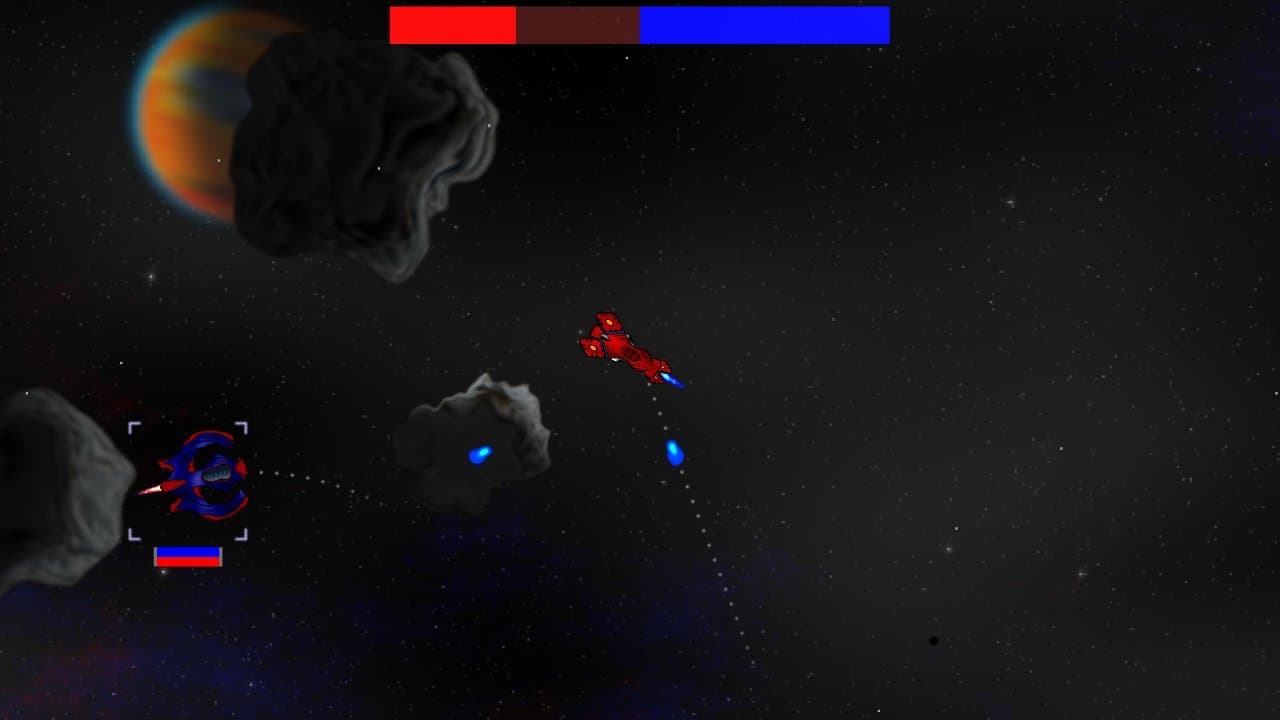
Task: Click the blue thruster flame of the red ship
Action: pyautogui.click(x=671, y=380)
